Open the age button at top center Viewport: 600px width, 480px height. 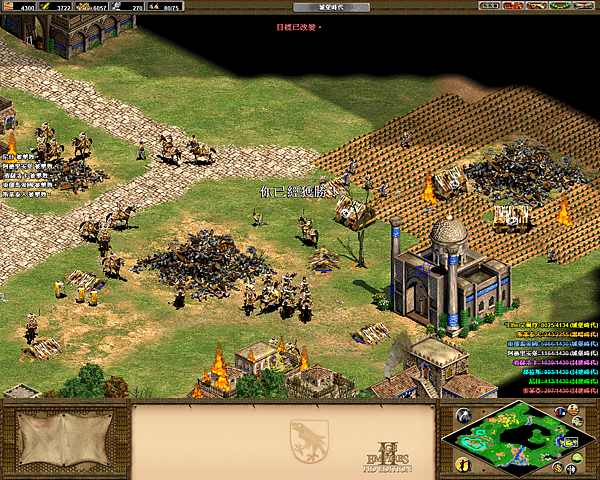pos(302,7)
